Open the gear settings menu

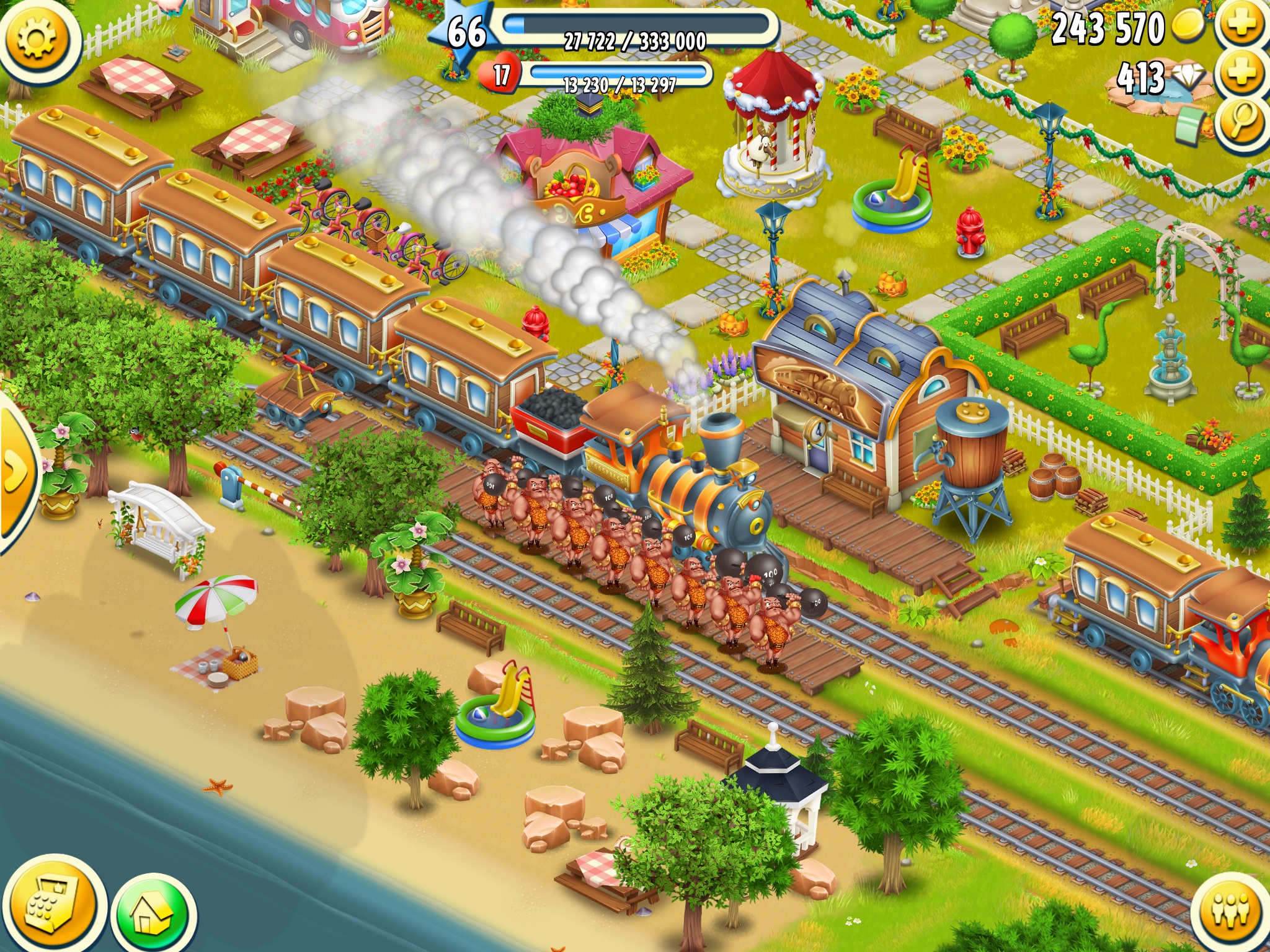point(36,38)
